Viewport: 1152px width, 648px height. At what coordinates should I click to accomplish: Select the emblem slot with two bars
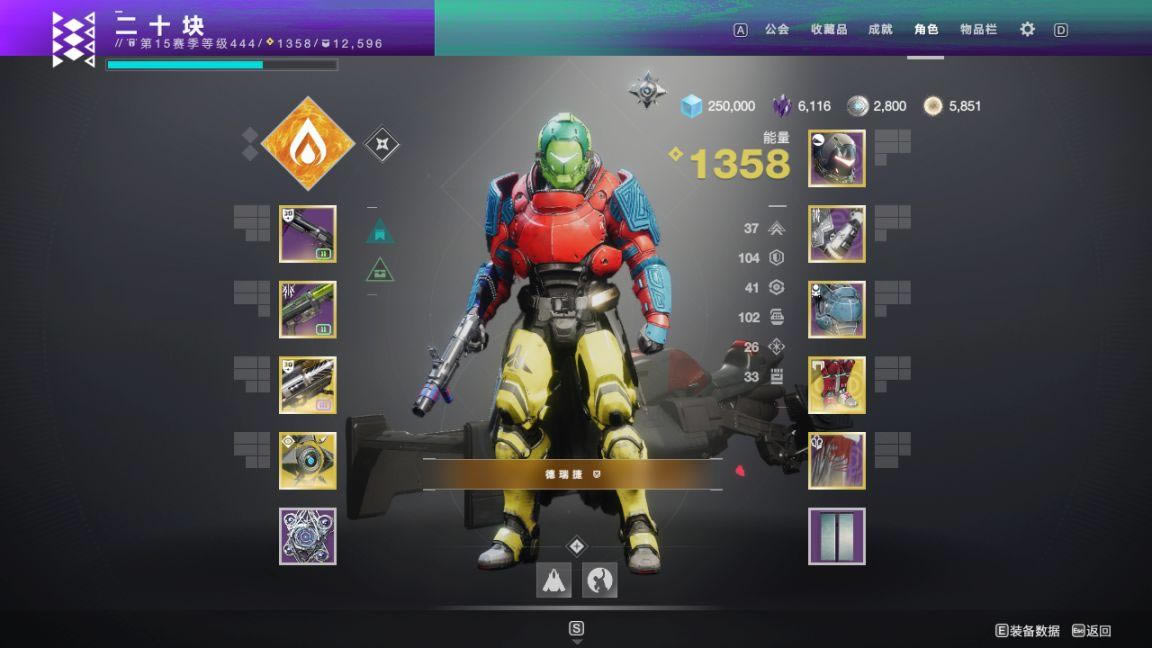pos(837,536)
